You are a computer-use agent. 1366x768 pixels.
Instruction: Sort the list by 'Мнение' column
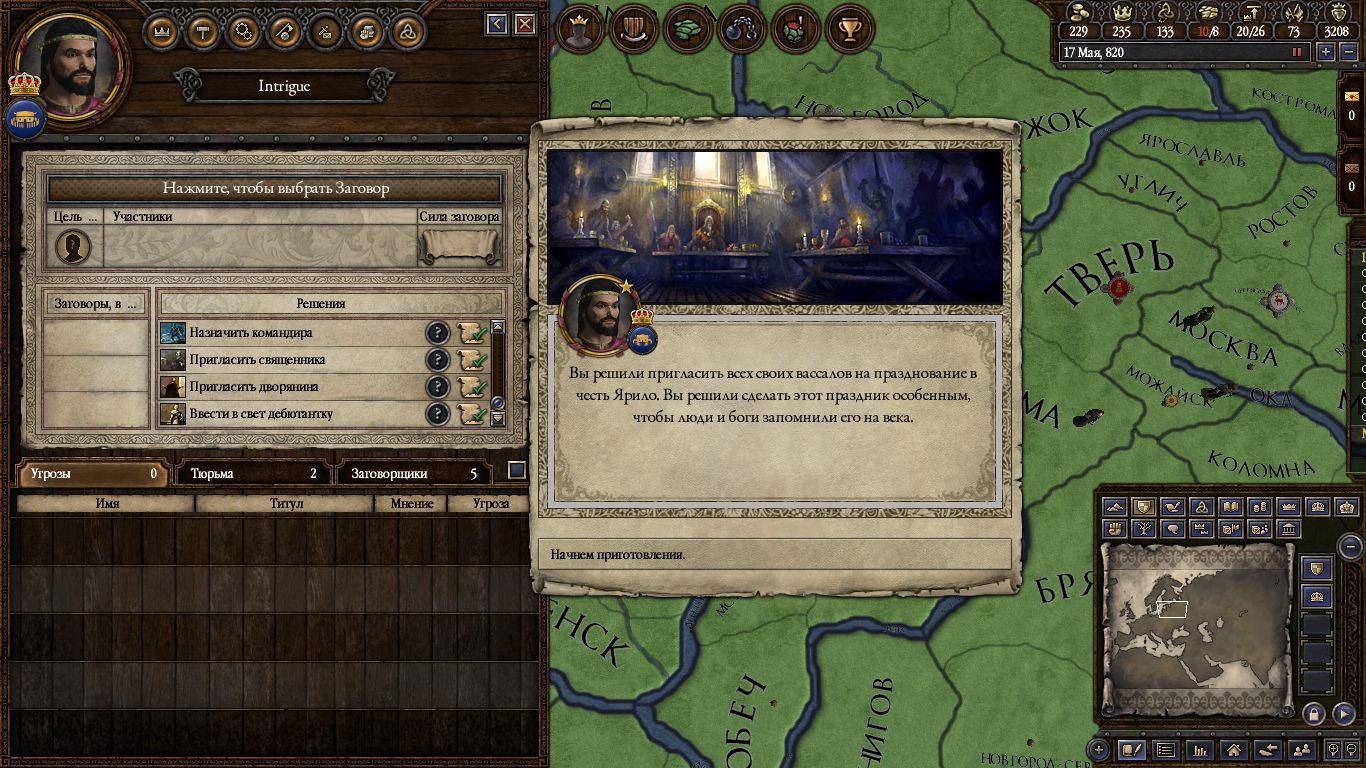[x=412, y=504]
